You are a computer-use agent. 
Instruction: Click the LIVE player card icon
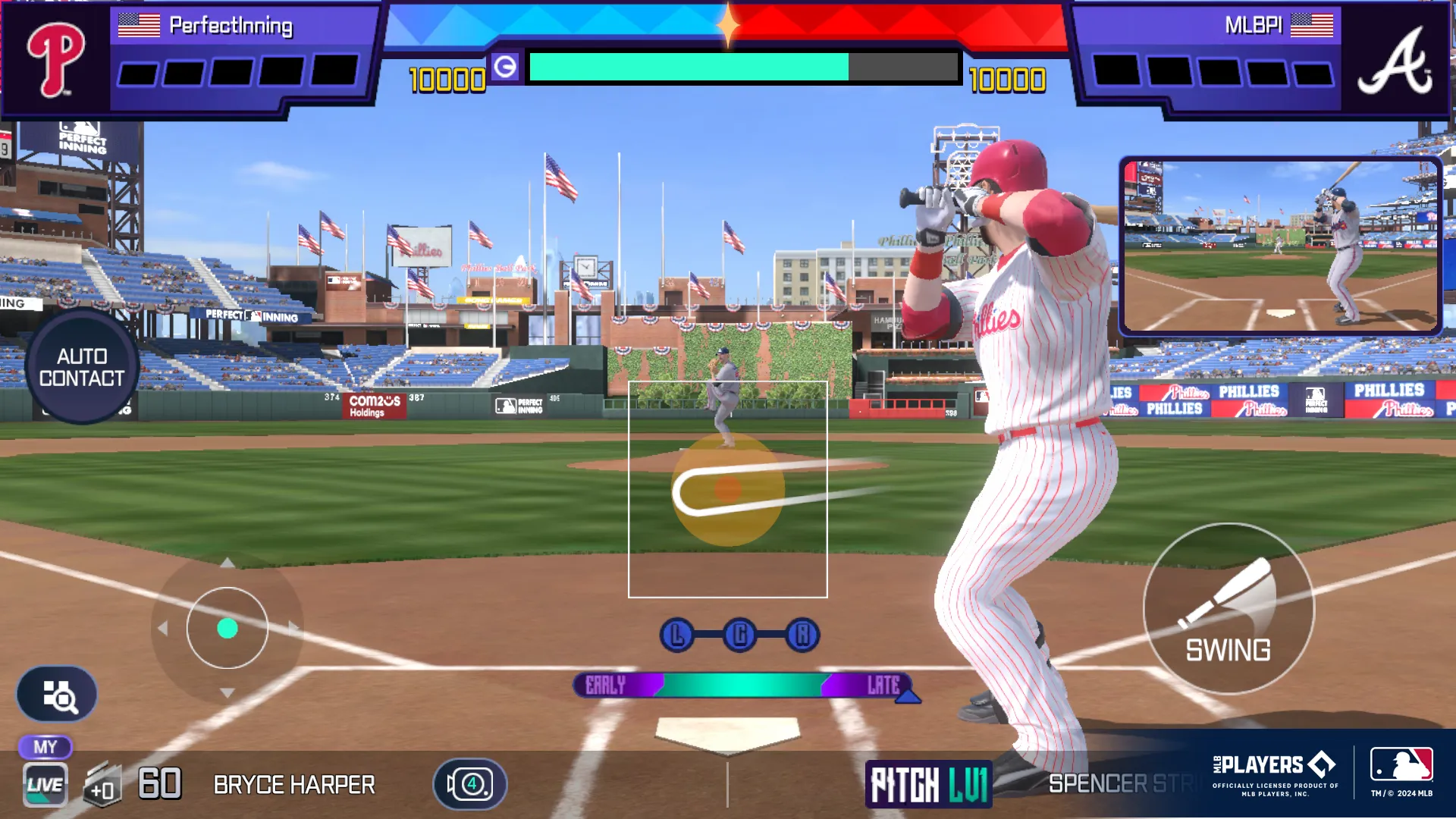point(45,785)
